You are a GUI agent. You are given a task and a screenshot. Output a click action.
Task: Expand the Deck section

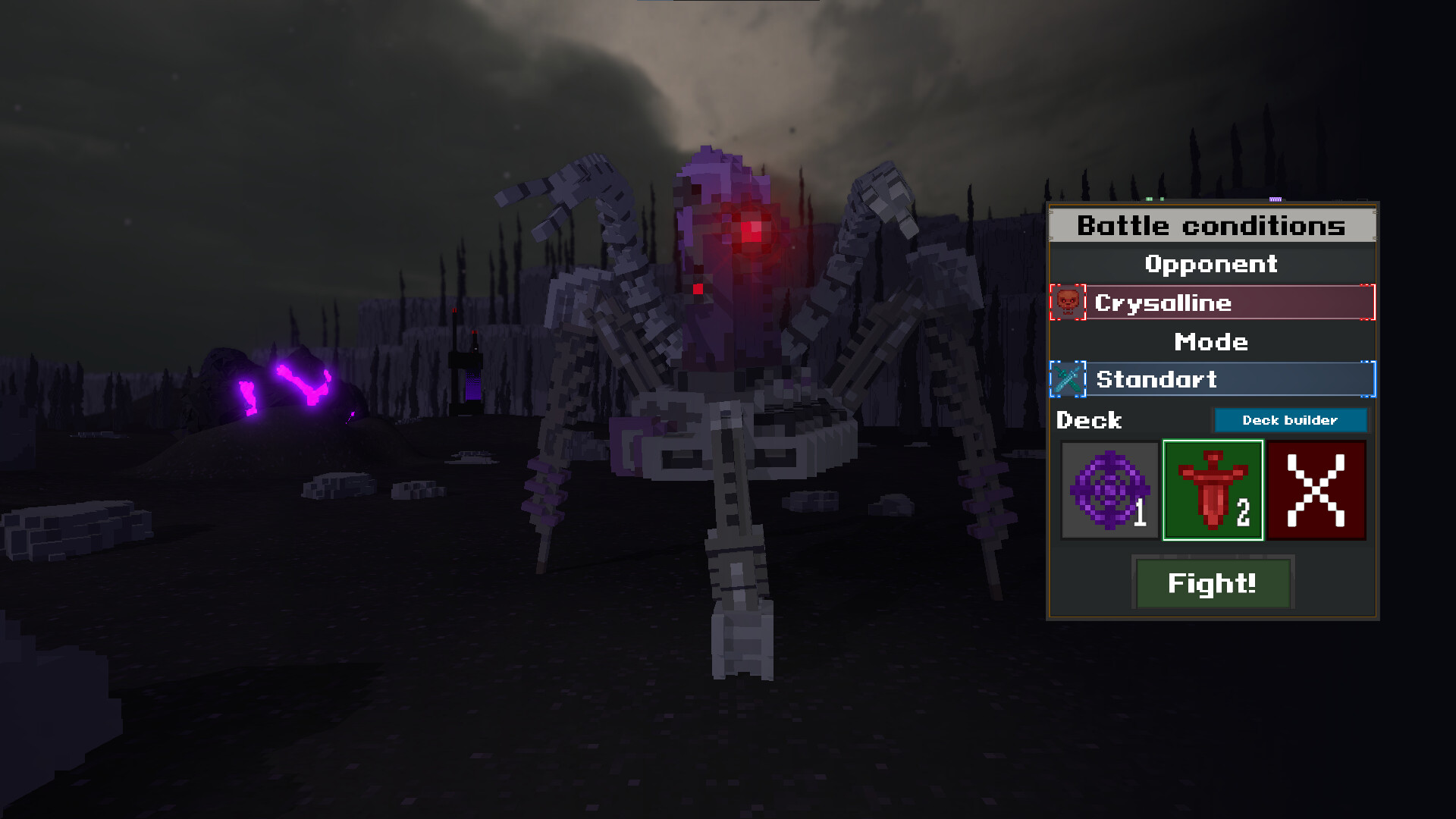coord(1090,420)
